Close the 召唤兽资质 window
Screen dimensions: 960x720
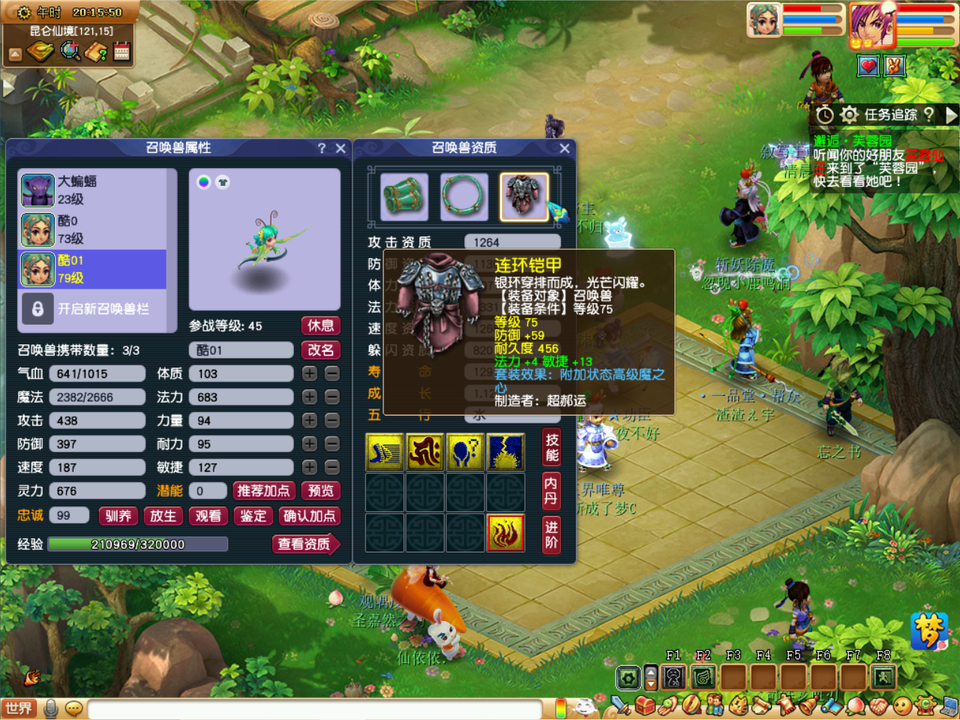pos(564,148)
